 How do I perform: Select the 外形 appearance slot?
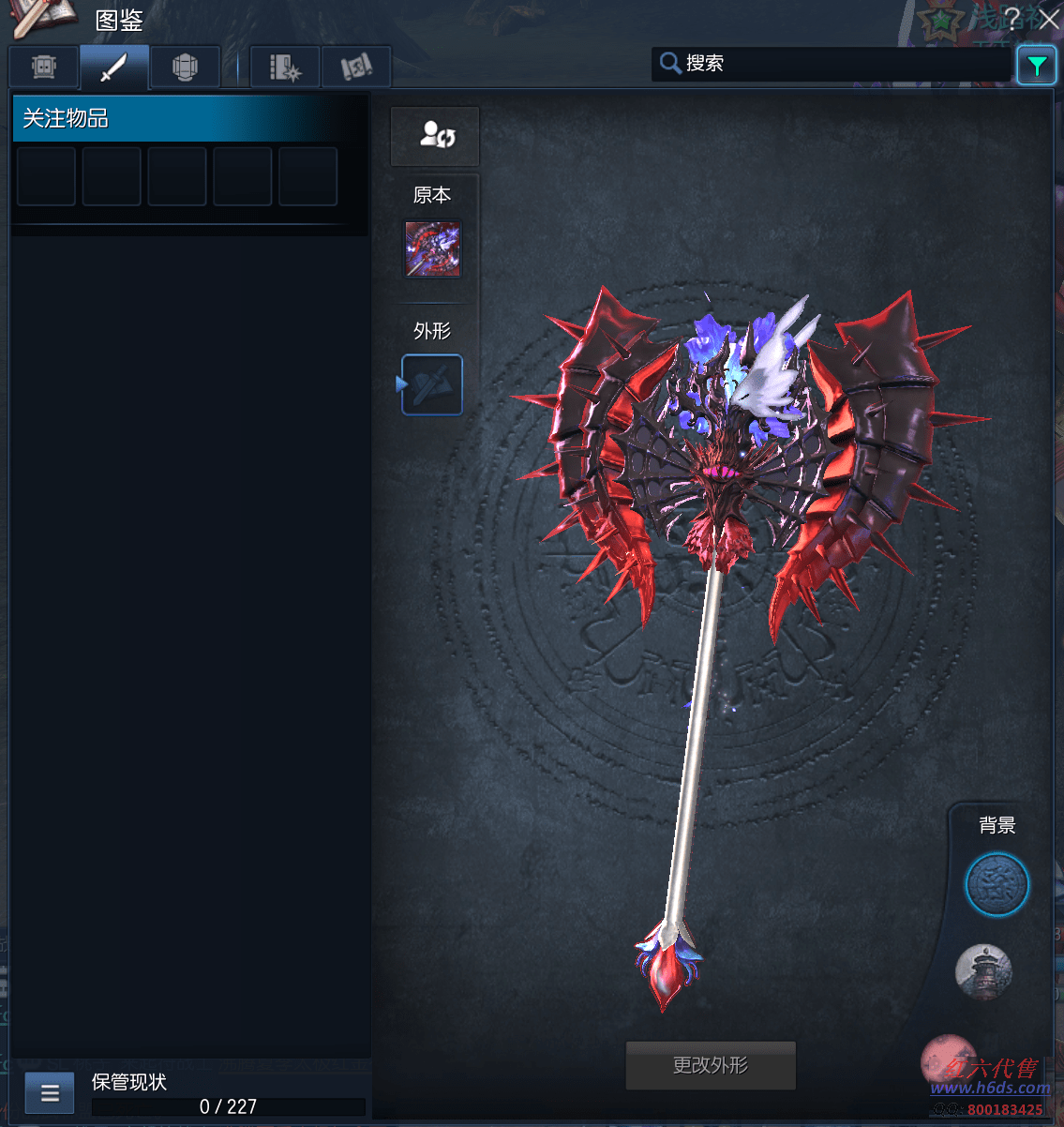[432, 384]
